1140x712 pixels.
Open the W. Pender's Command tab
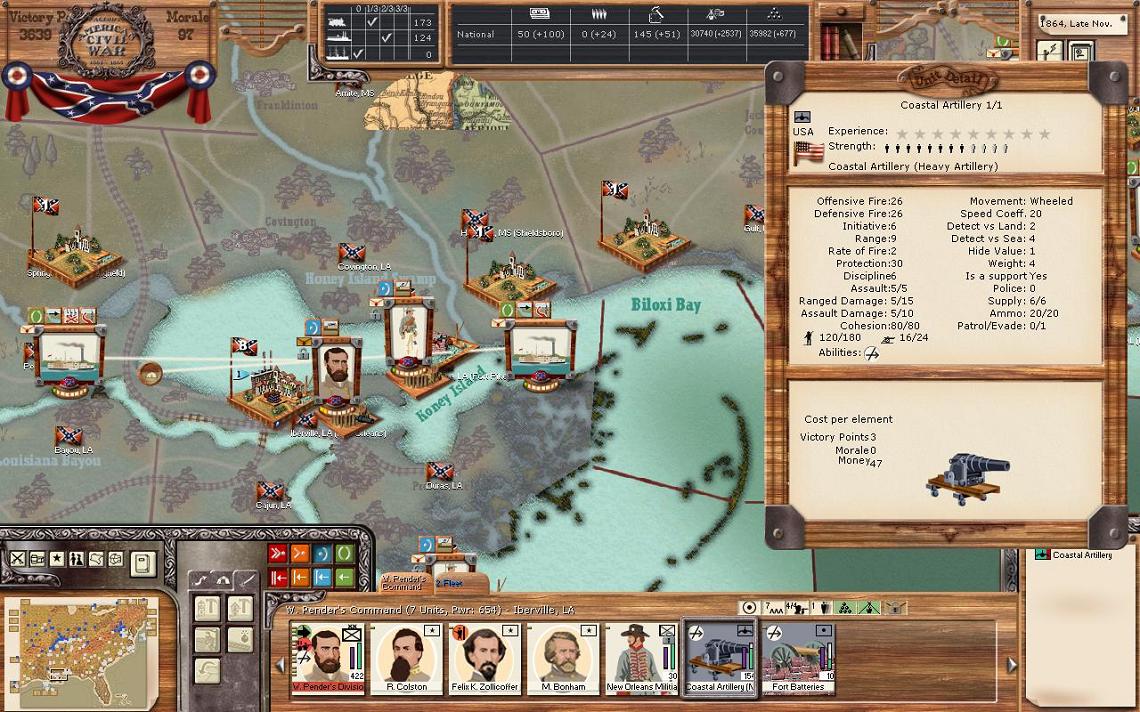pyautogui.click(x=404, y=582)
